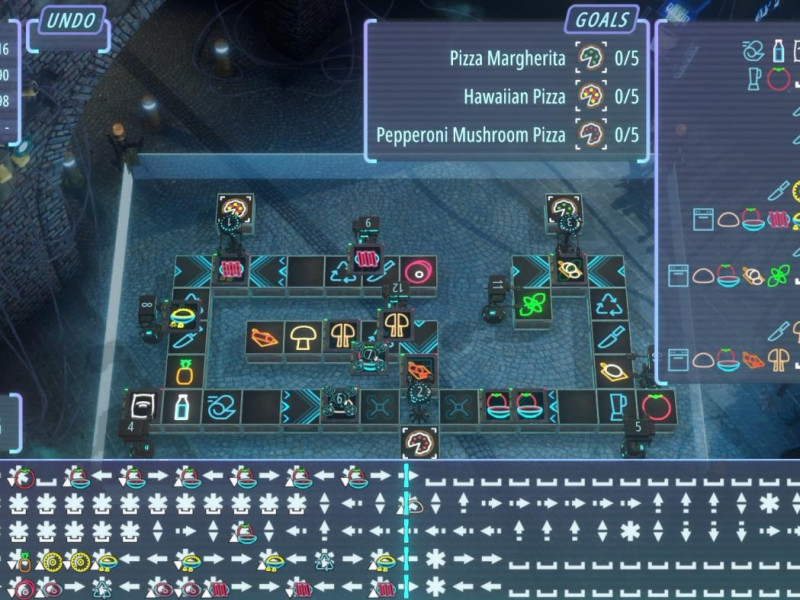The image size is (800, 600).
Task: Open the GOALS panel header
Action: [x=603, y=19]
